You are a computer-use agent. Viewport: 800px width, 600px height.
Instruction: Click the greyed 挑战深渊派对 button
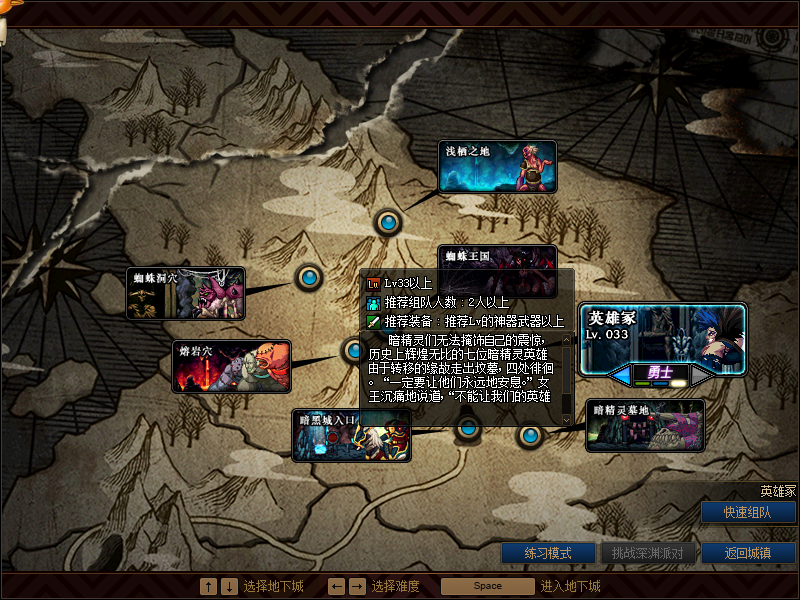[647, 553]
